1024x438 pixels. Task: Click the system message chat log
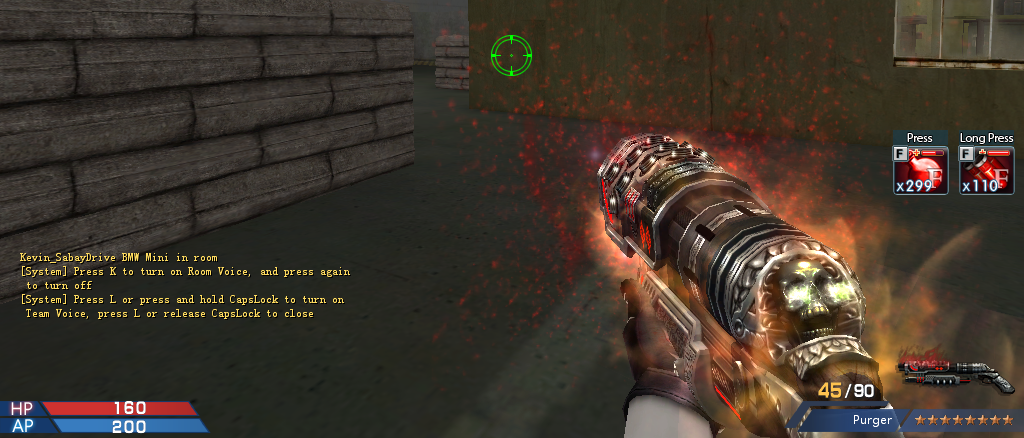click(184, 286)
